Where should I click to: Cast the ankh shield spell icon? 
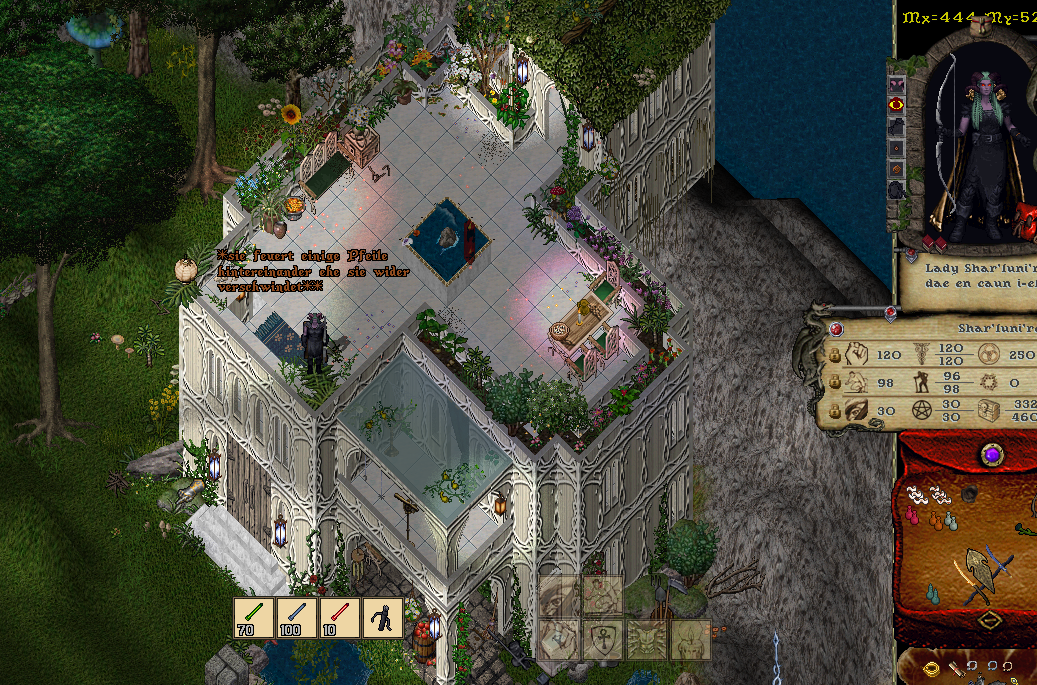pos(604,640)
